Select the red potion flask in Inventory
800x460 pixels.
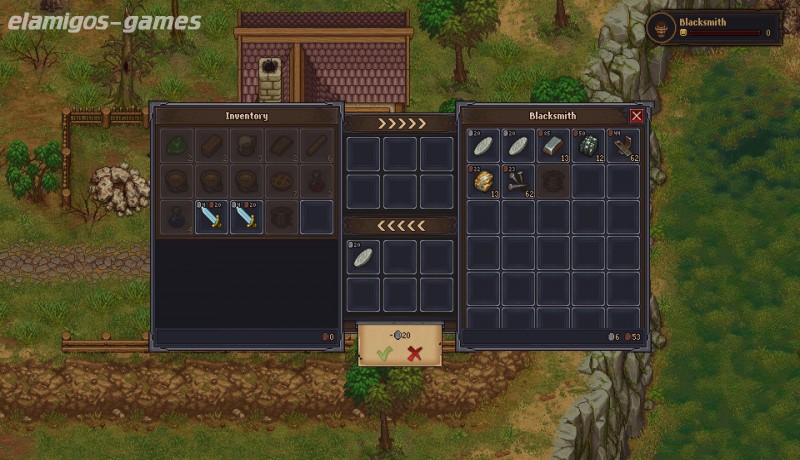pyautogui.click(x=317, y=181)
